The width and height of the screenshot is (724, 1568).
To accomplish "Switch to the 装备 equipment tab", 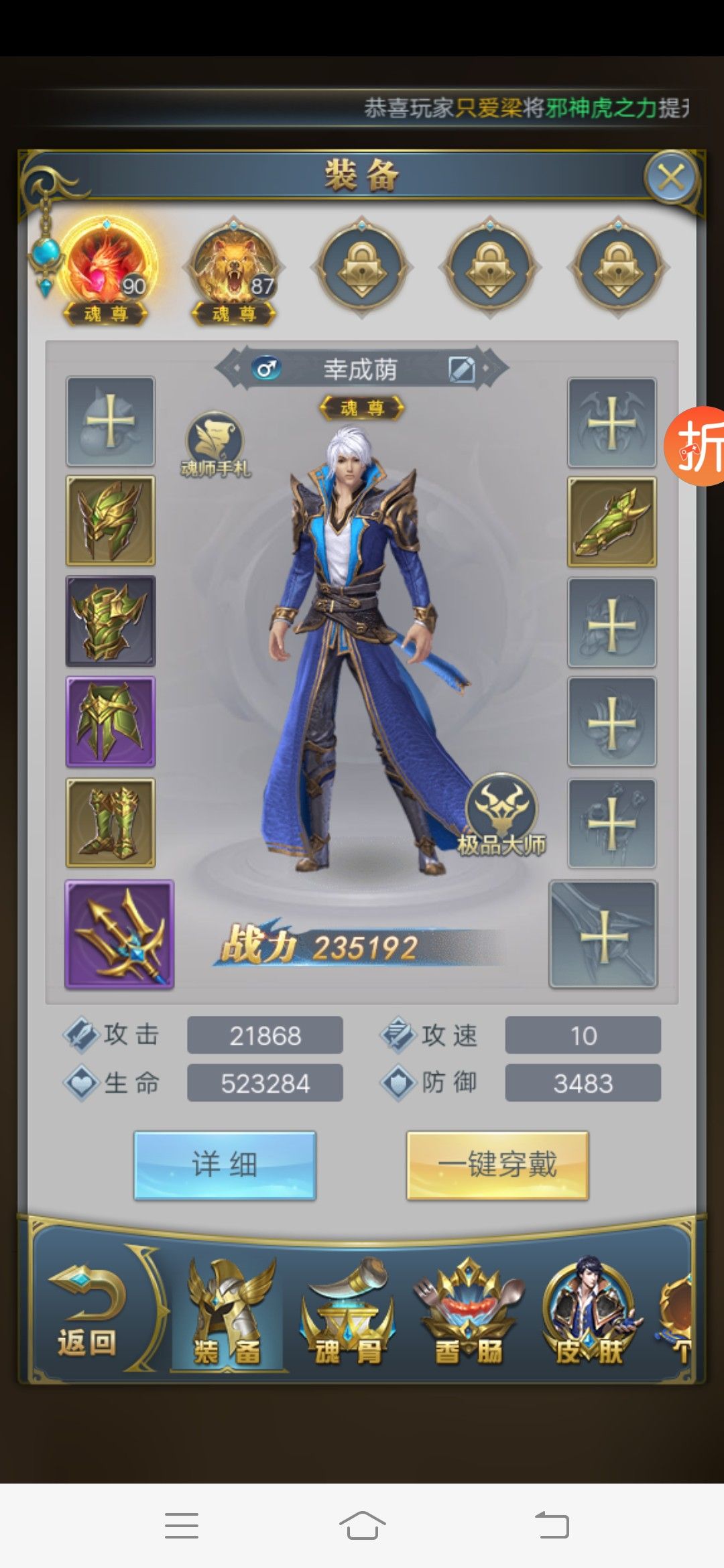I will pyautogui.click(x=228, y=1313).
